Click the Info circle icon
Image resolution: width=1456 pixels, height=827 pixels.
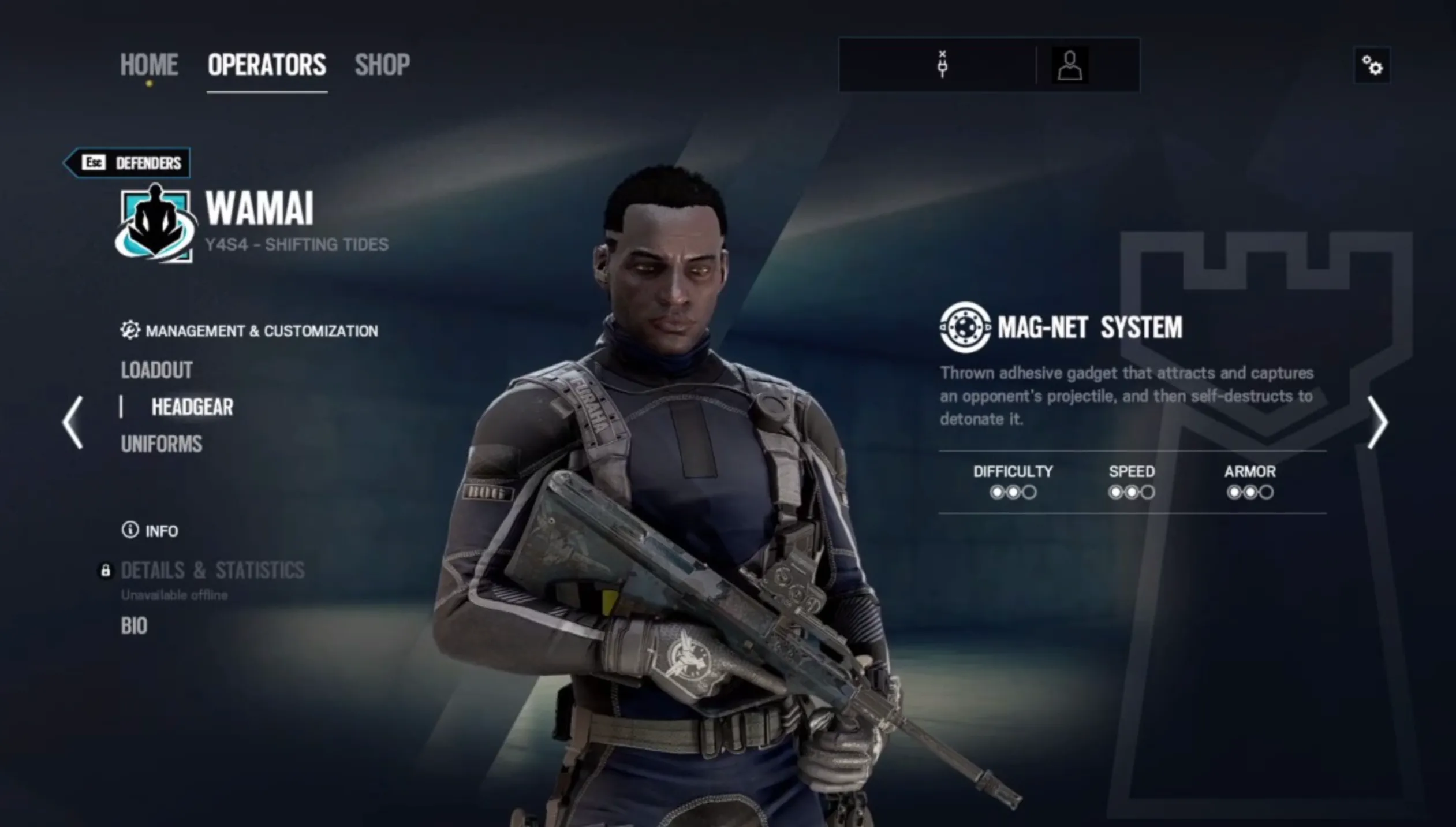pos(130,530)
